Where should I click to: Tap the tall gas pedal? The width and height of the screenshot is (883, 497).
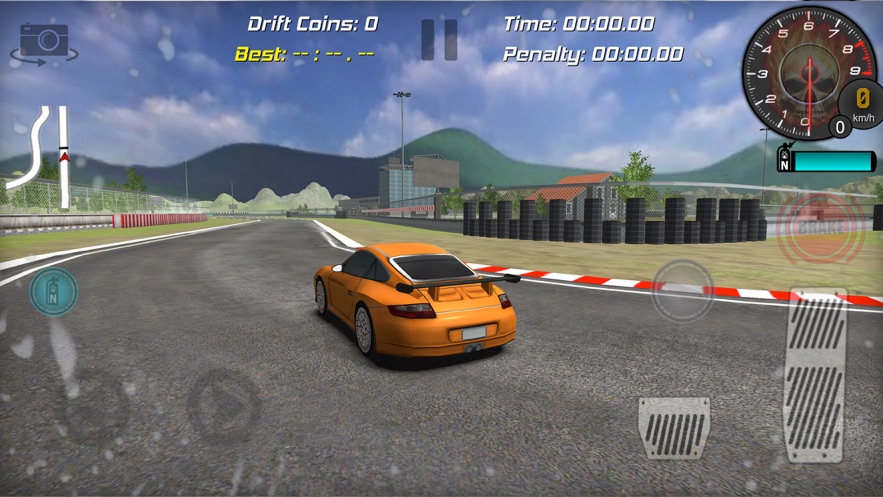[x=817, y=375]
